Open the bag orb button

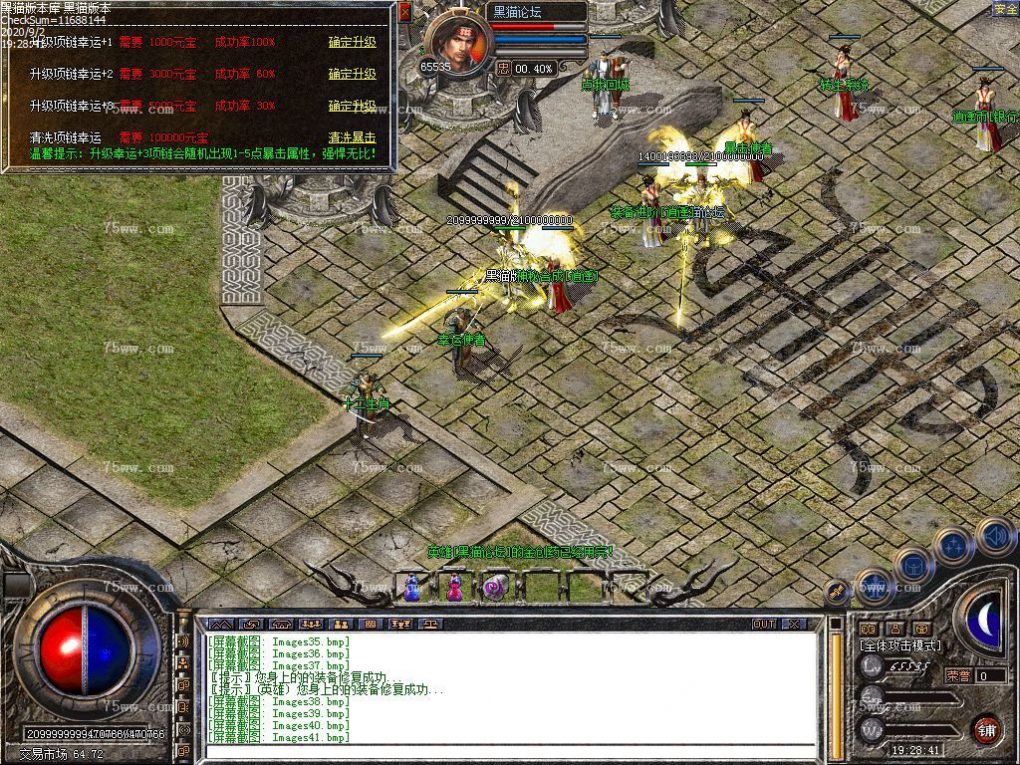[x=913, y=566]
